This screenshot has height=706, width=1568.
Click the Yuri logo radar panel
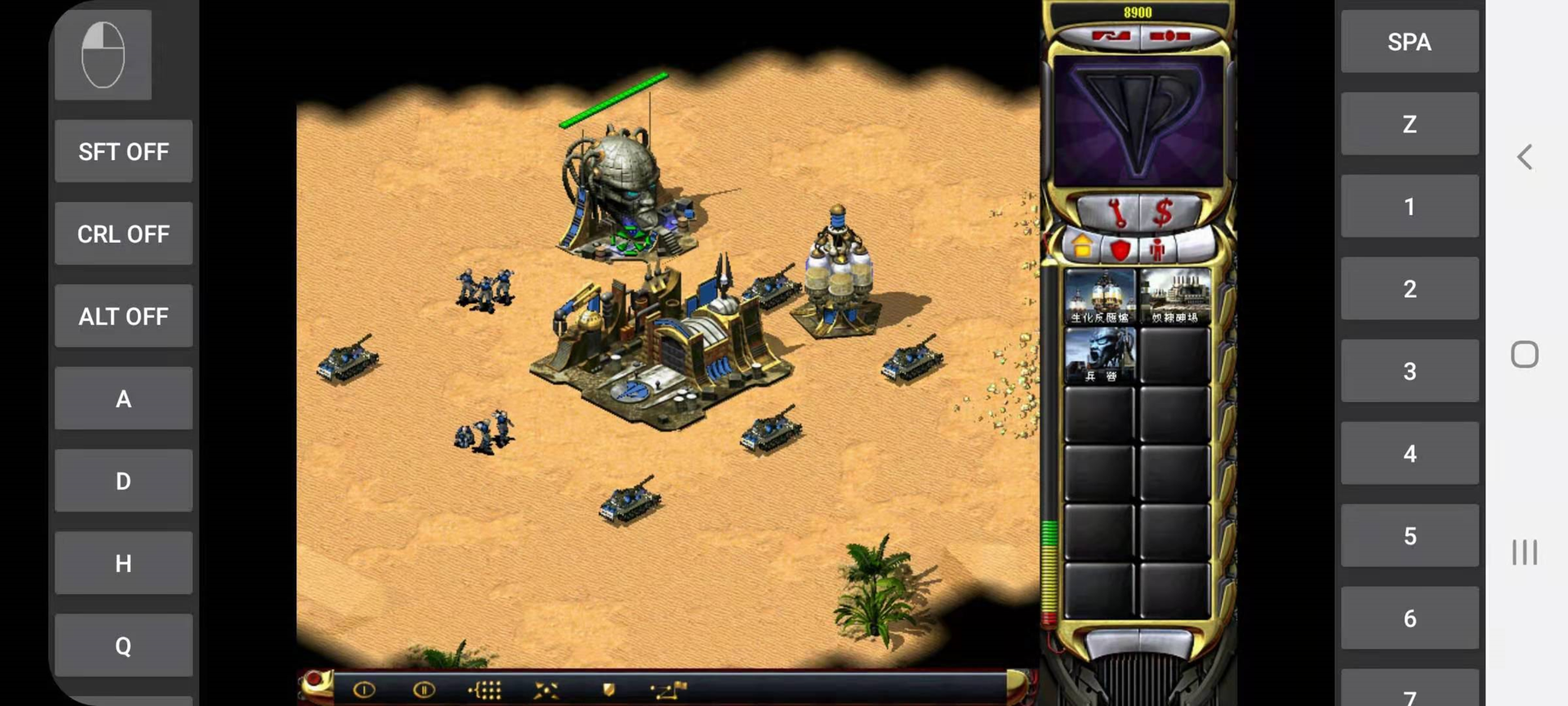coord(1138,121)
